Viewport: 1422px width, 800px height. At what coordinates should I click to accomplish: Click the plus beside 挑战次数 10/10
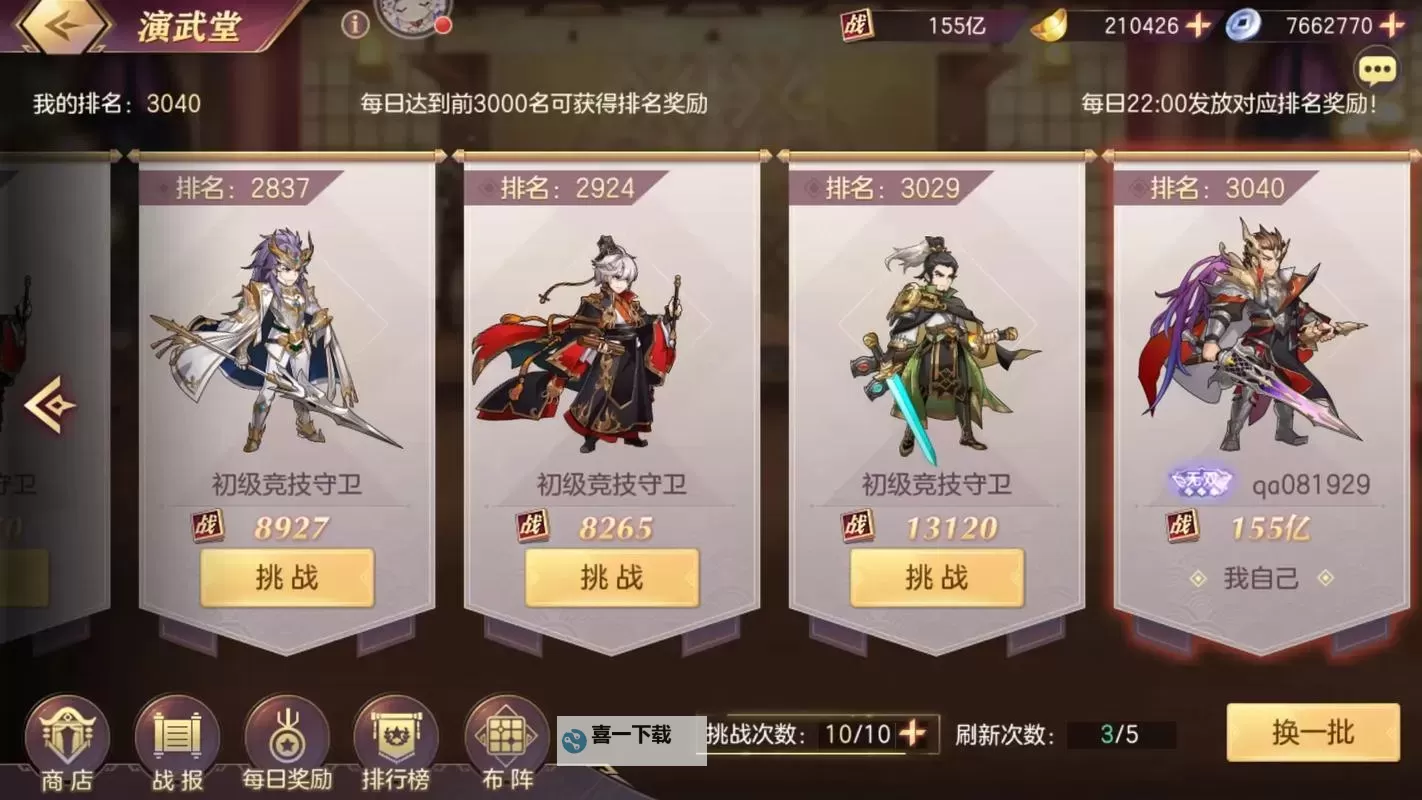coord(913,733)
